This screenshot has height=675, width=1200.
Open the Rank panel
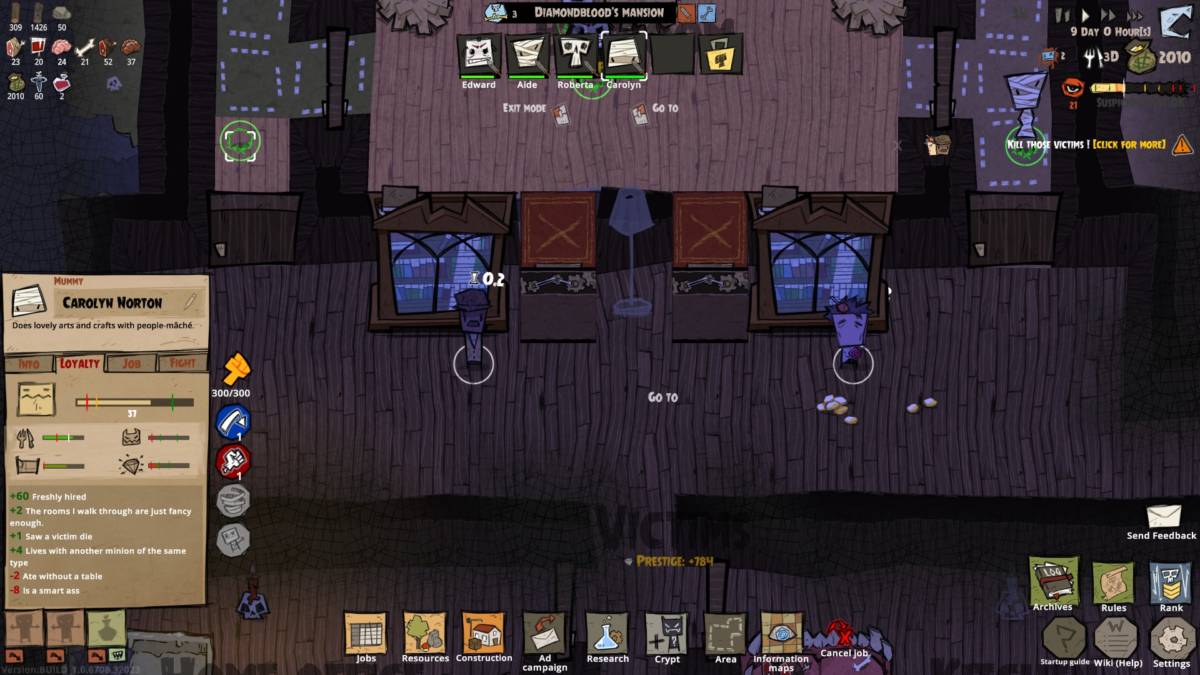1171,581
